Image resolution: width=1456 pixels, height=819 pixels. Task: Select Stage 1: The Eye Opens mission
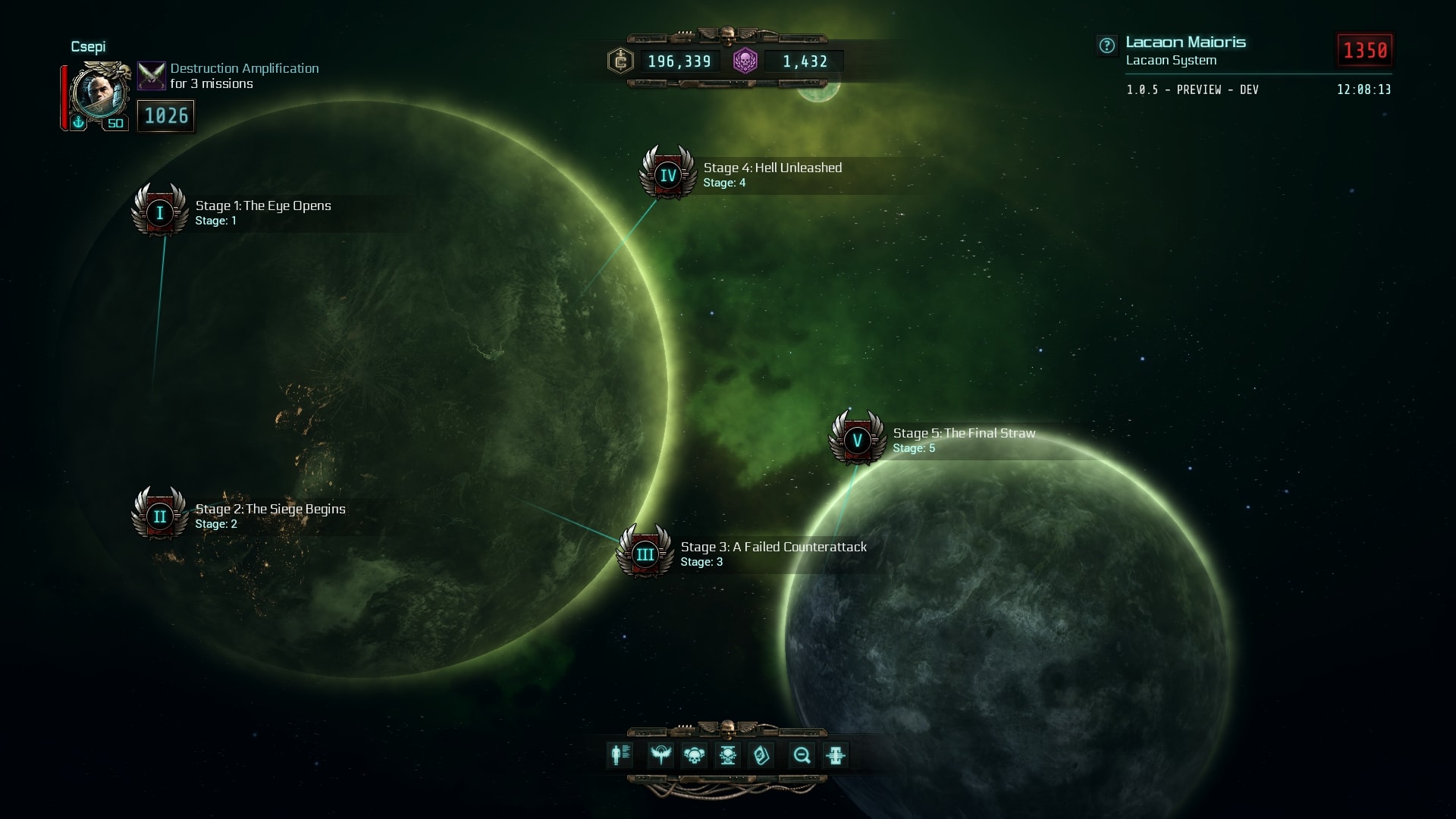coord(159,212)
